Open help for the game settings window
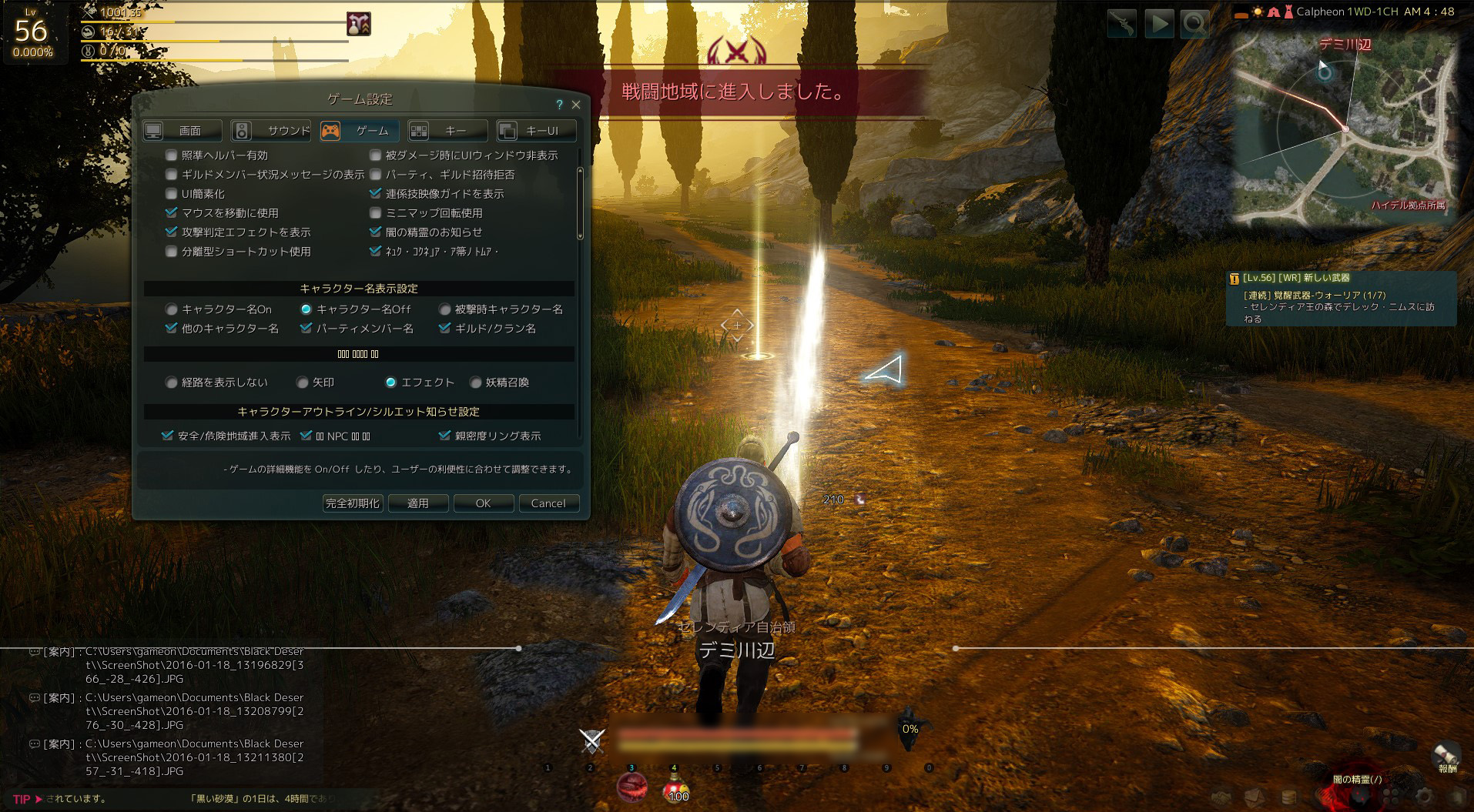1474x812 pixels. [x=560, y=105]
